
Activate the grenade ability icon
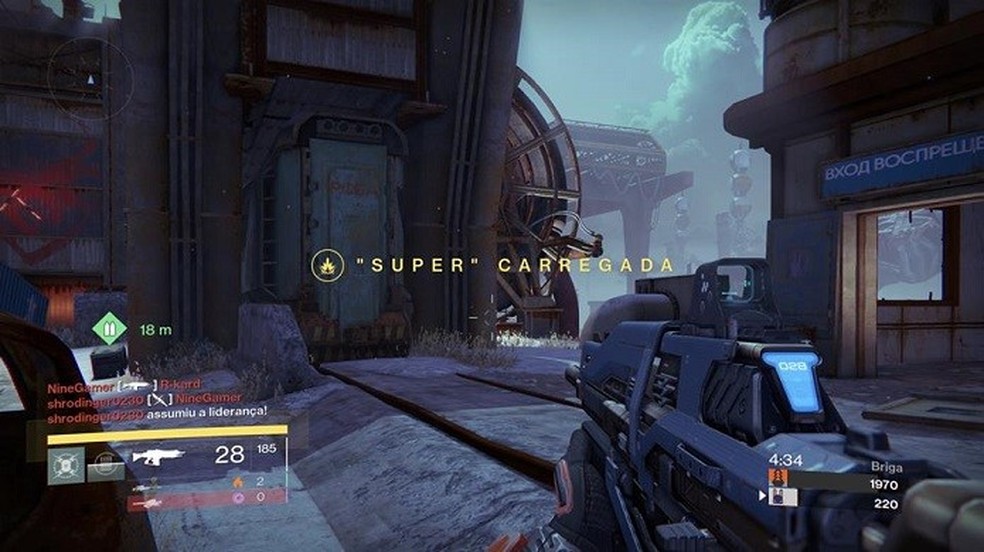coord(66,465)
